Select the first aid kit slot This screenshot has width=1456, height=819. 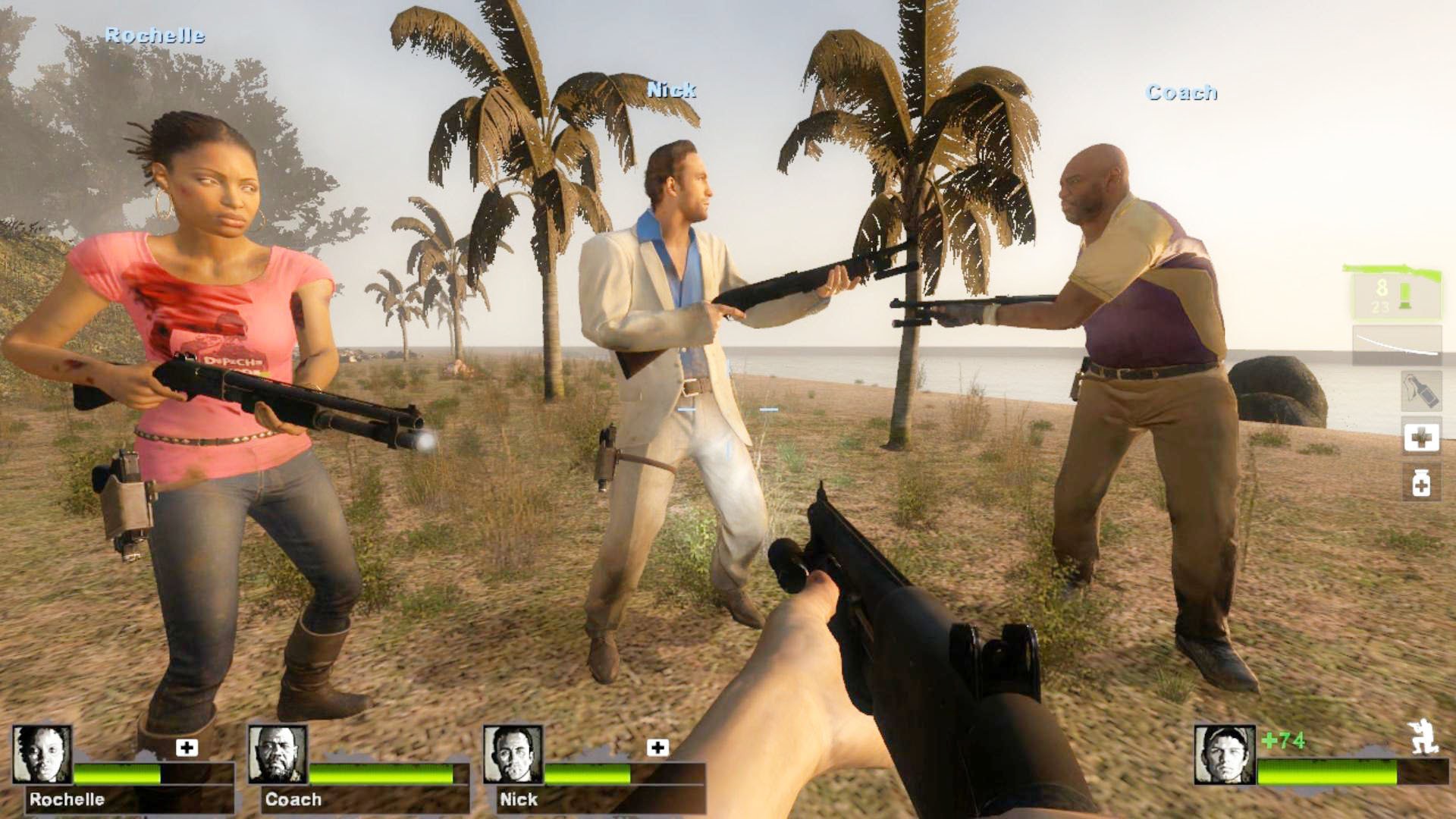1421,438
